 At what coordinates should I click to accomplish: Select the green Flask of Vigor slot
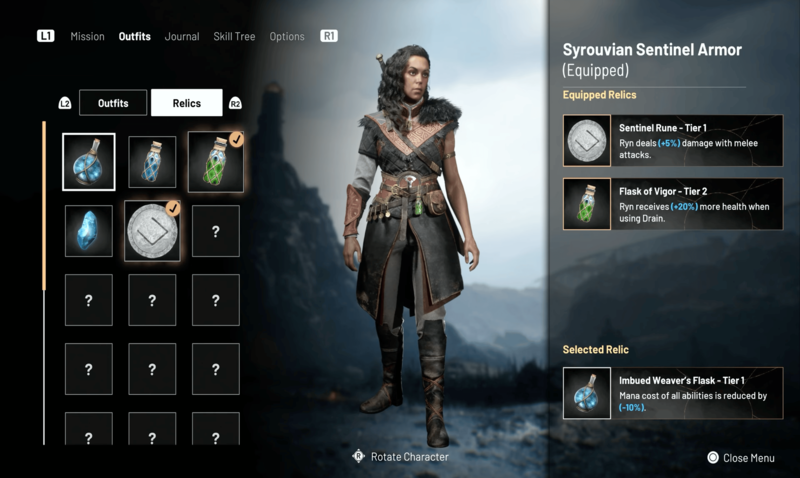click(x=215, y=162)
